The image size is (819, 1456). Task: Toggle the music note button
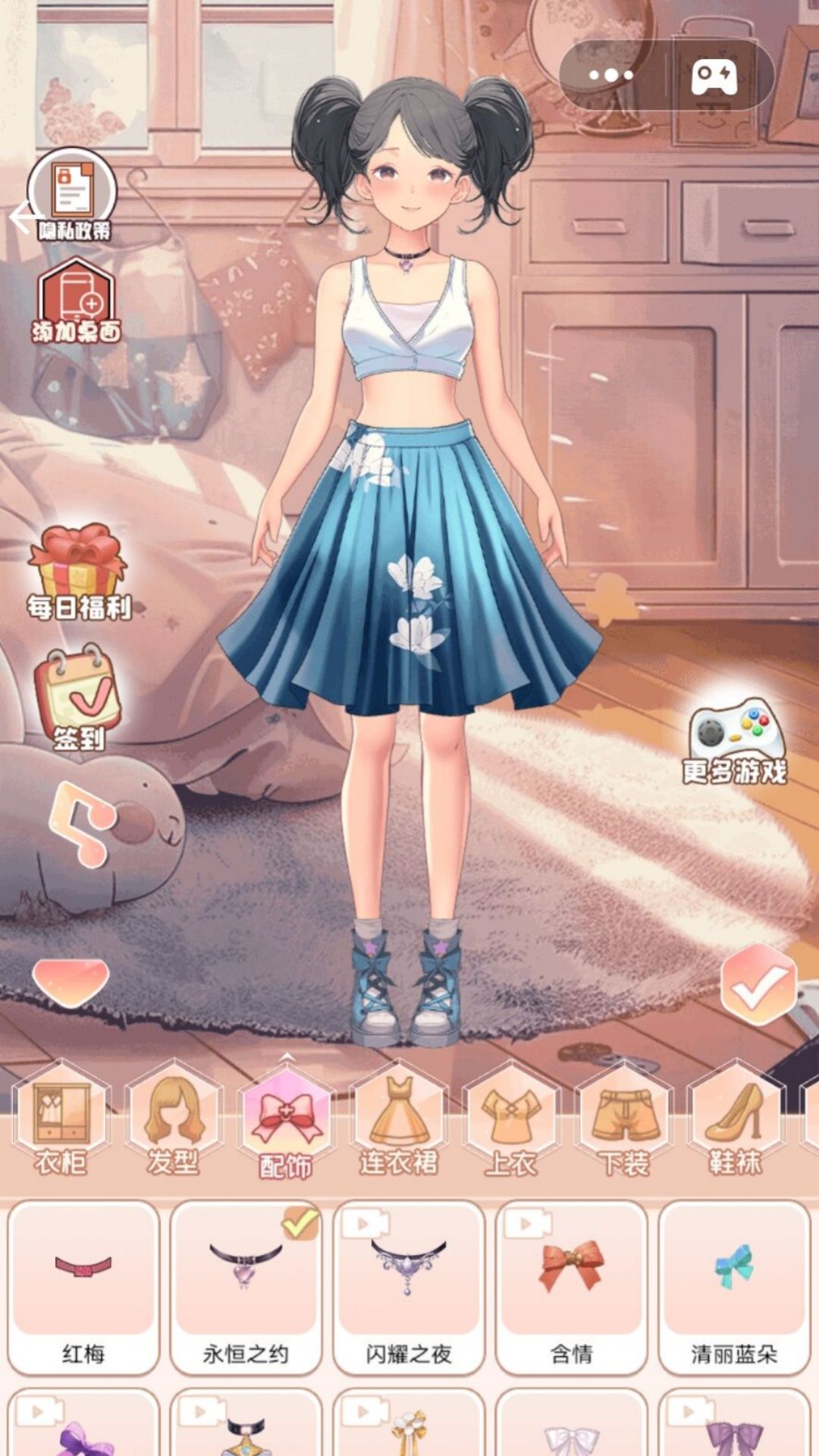point(80,824)
